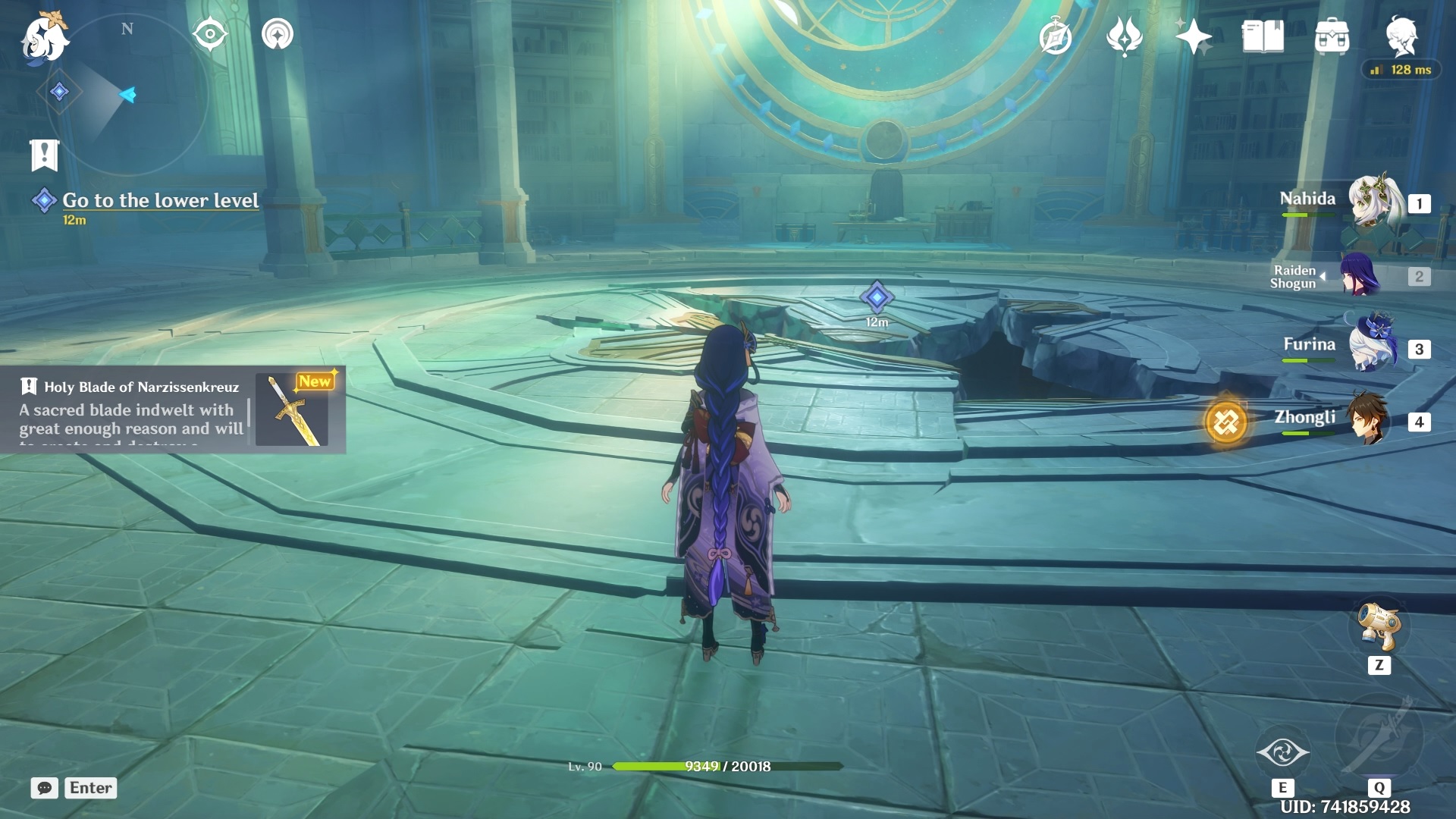This screenshot has width=1456, height=819.
Task: Open the Paimon menu icon
Action: 44,36
